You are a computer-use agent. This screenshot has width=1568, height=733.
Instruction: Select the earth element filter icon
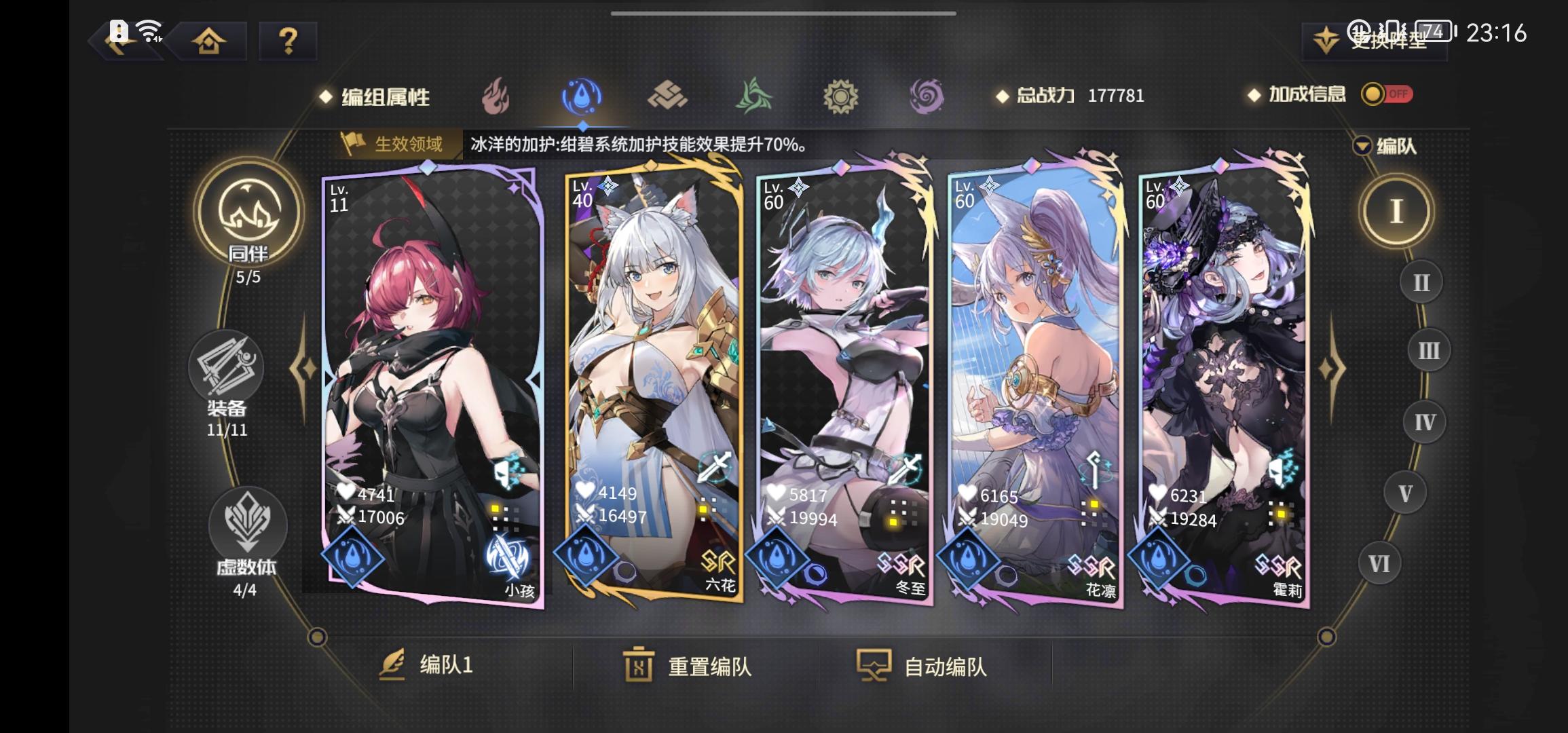(668, 96)
